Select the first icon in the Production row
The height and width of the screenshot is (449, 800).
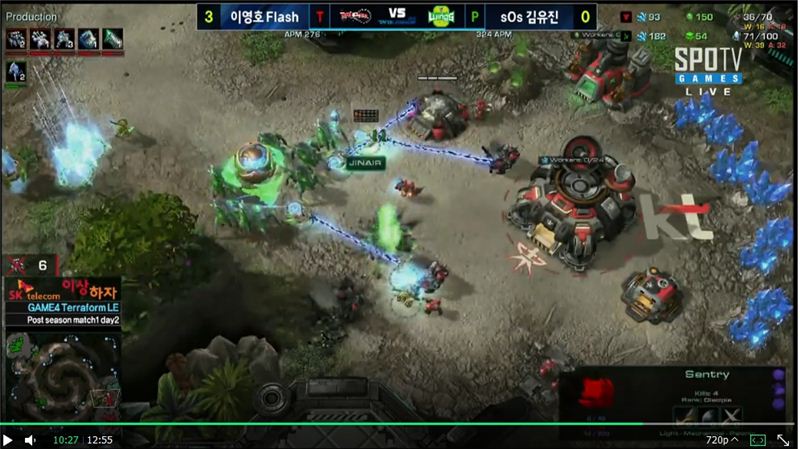pos(15,40)
